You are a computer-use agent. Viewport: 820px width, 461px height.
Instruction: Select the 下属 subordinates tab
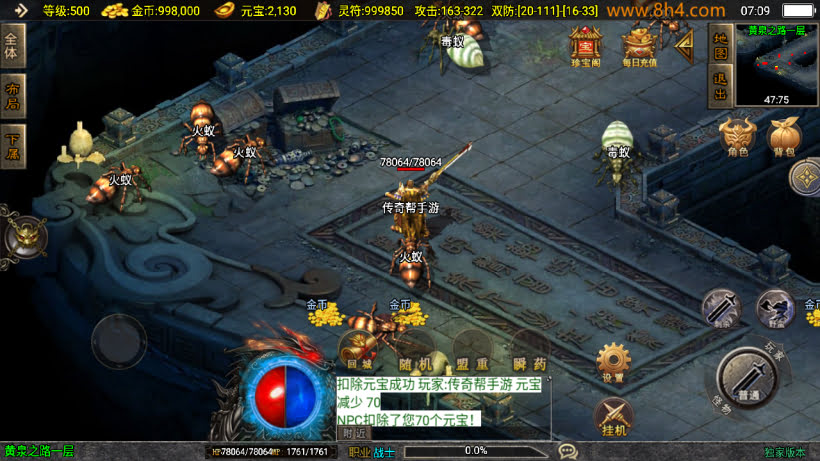click(12, 146)
